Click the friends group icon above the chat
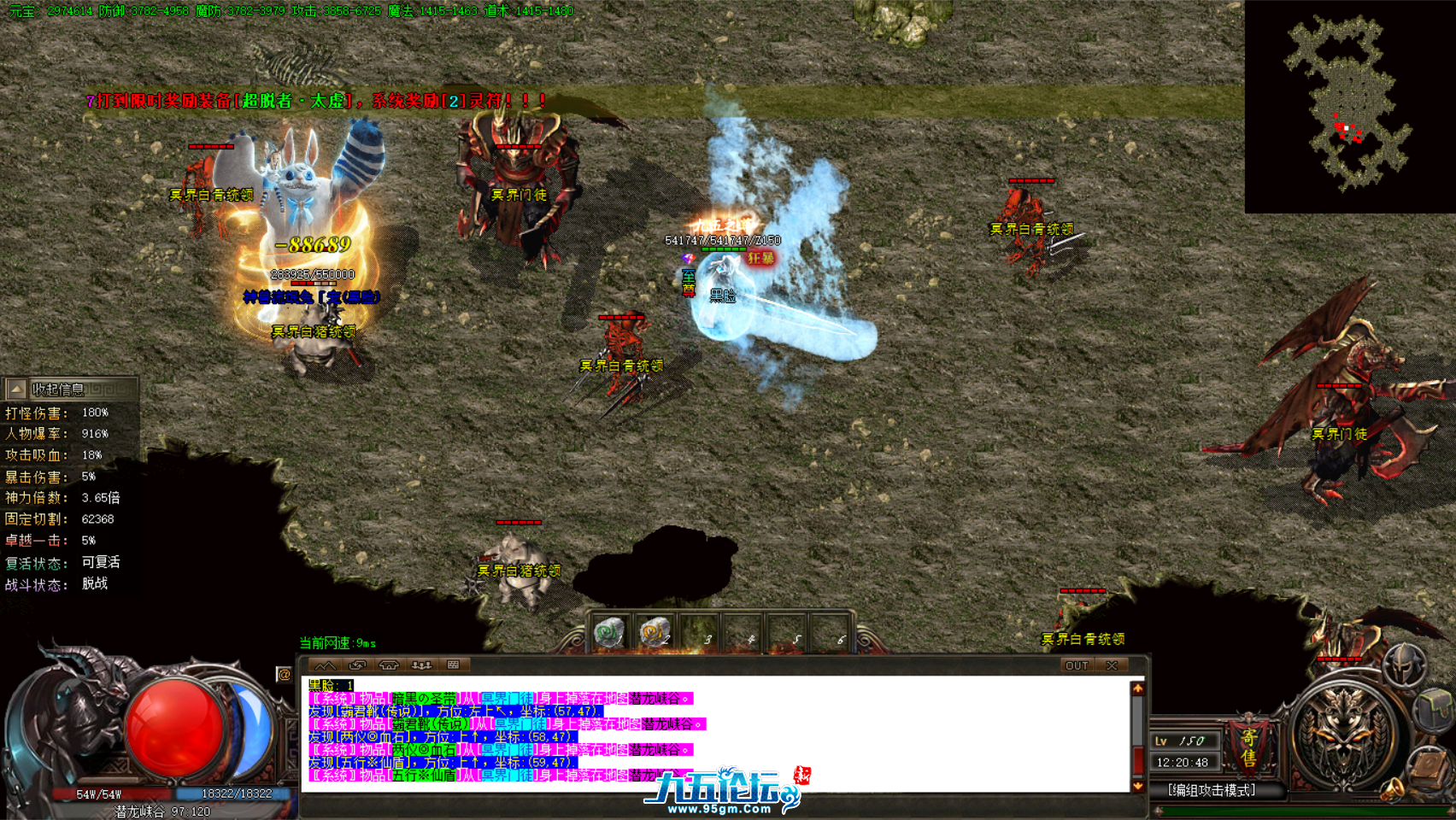 pos(421,665)
